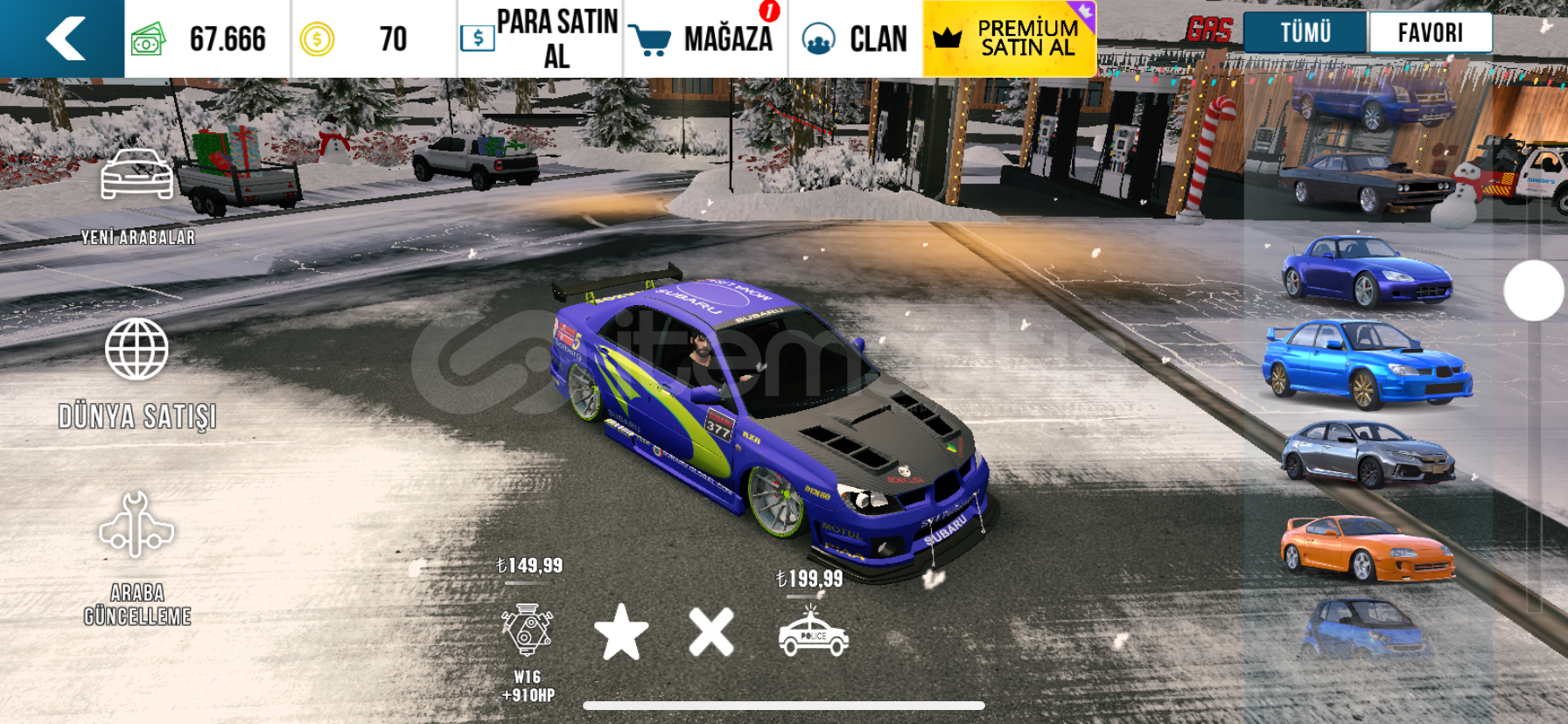Open Yeni Arabalar new cars menu

click(137, 194)
